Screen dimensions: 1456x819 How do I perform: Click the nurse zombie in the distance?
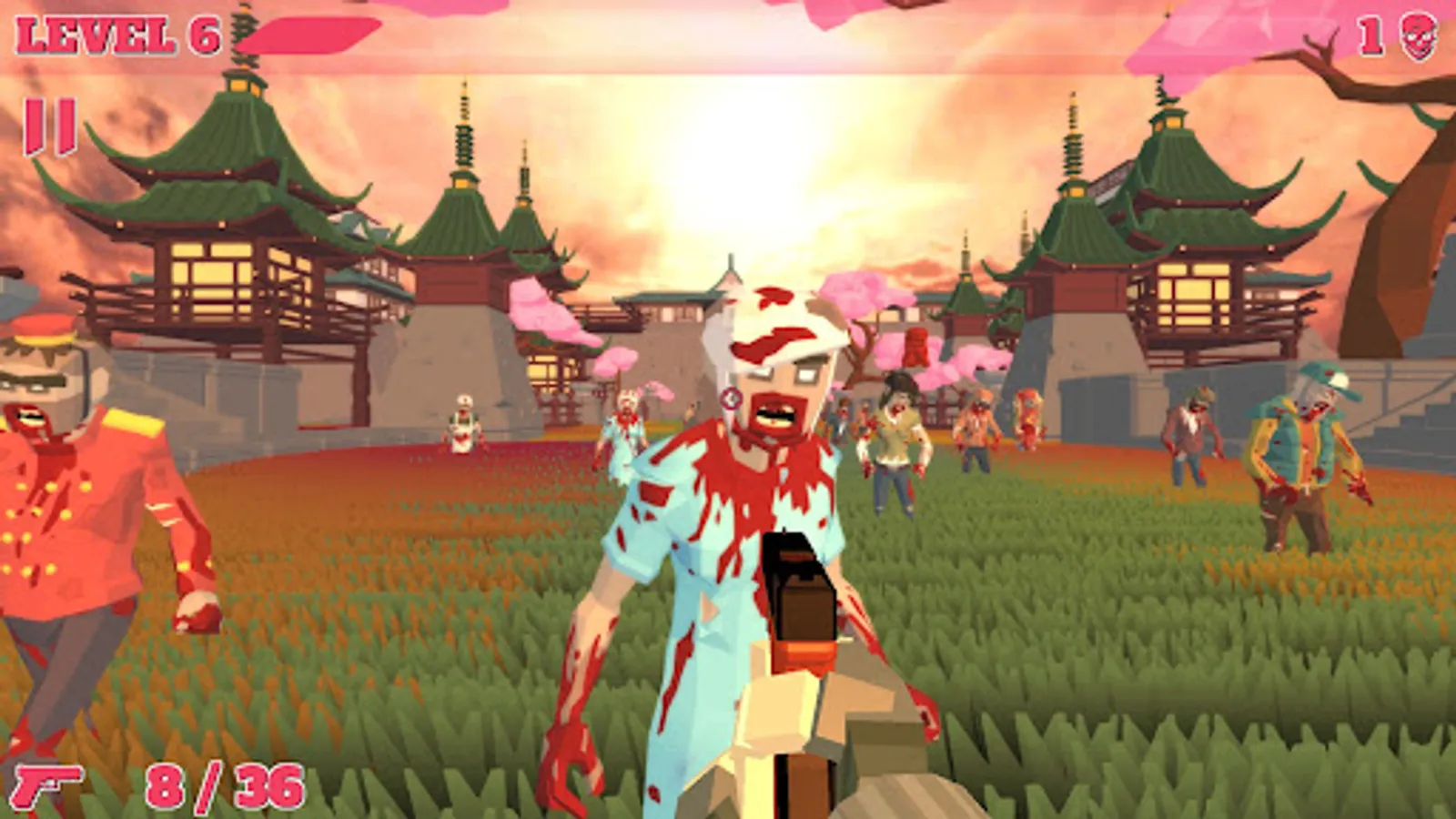point(461,423)
